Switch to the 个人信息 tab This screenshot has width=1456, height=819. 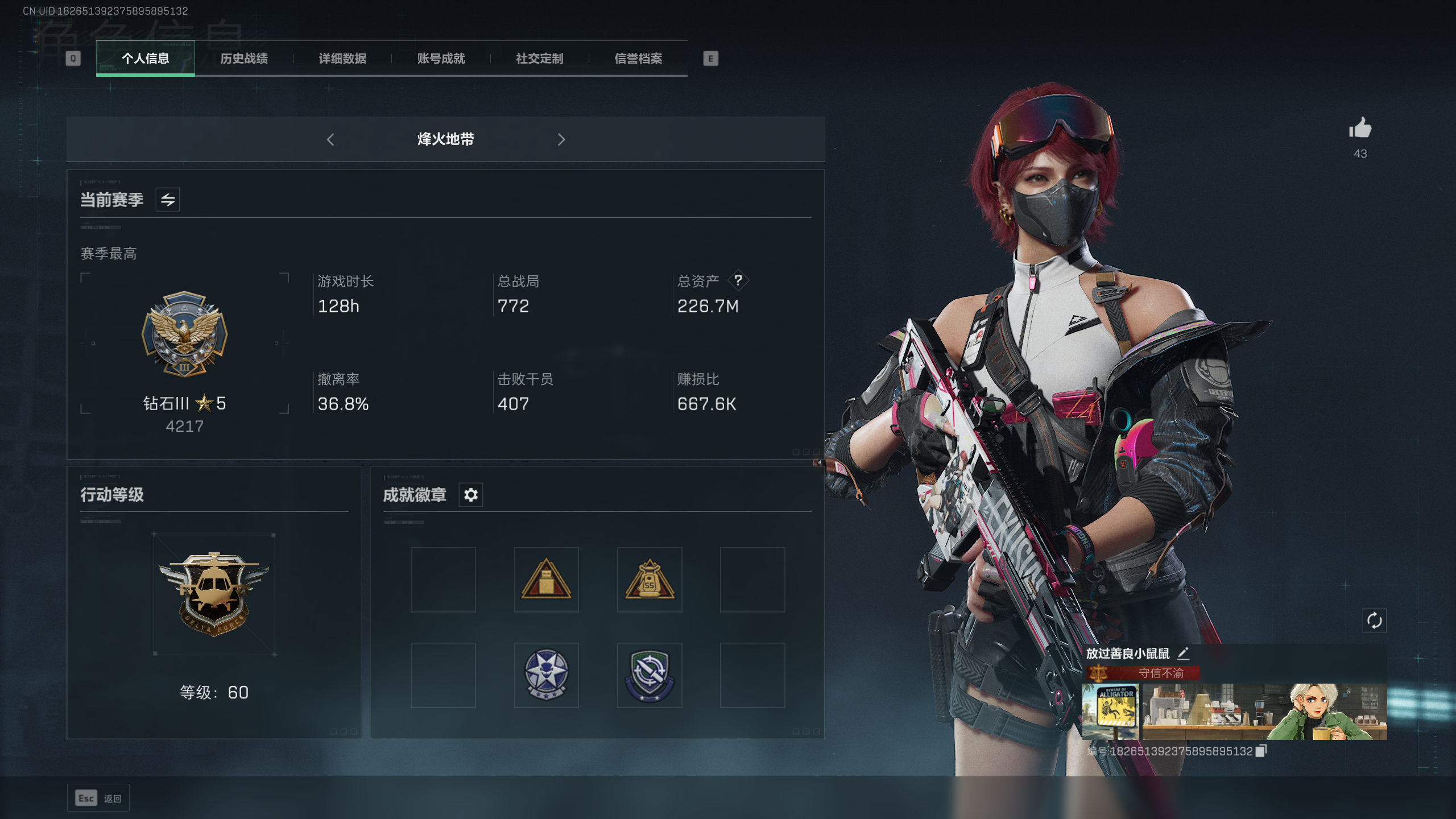pyautogui.click(x=146, y=59)
